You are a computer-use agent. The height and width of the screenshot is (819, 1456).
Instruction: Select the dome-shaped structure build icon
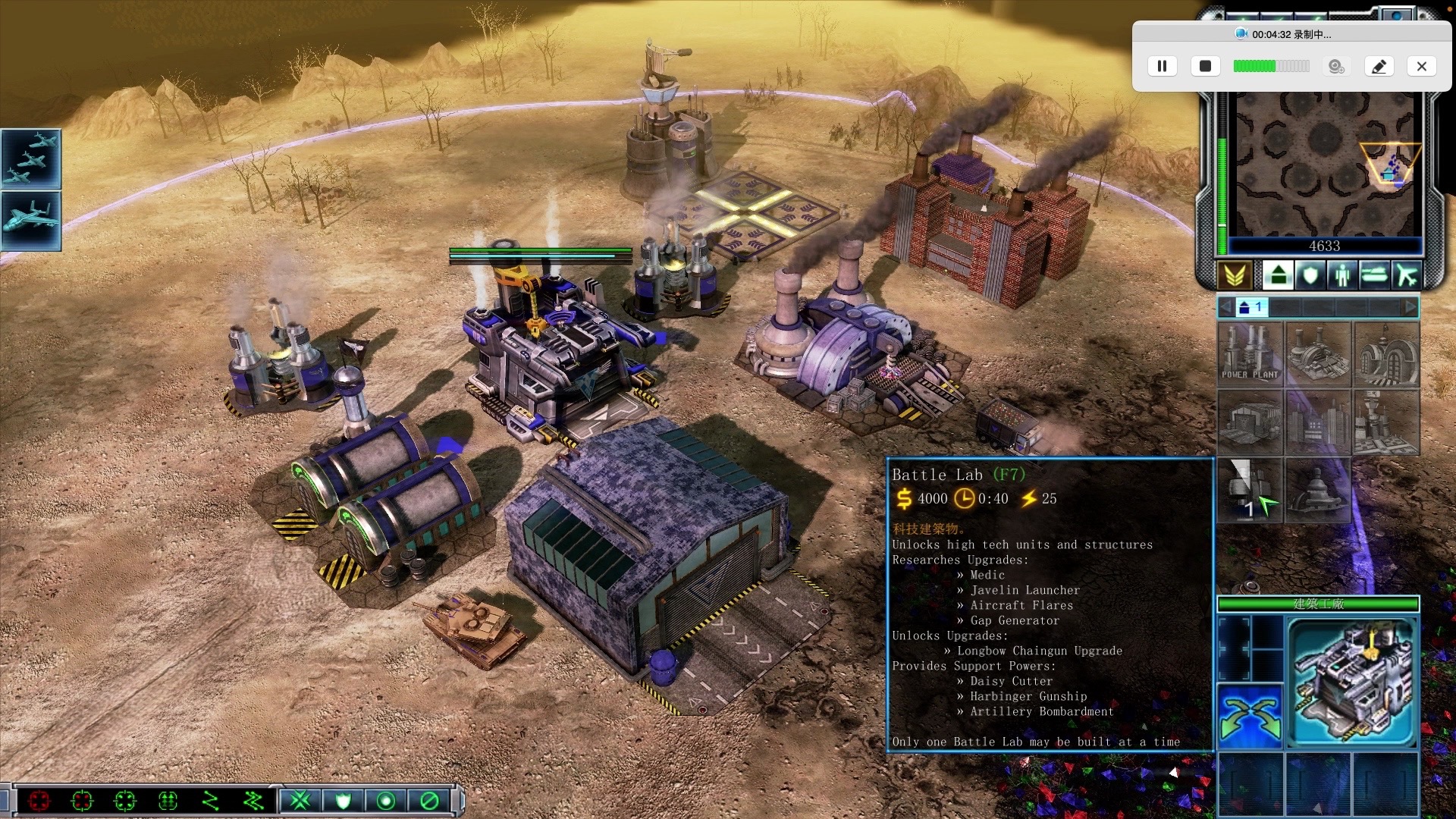1318,491
